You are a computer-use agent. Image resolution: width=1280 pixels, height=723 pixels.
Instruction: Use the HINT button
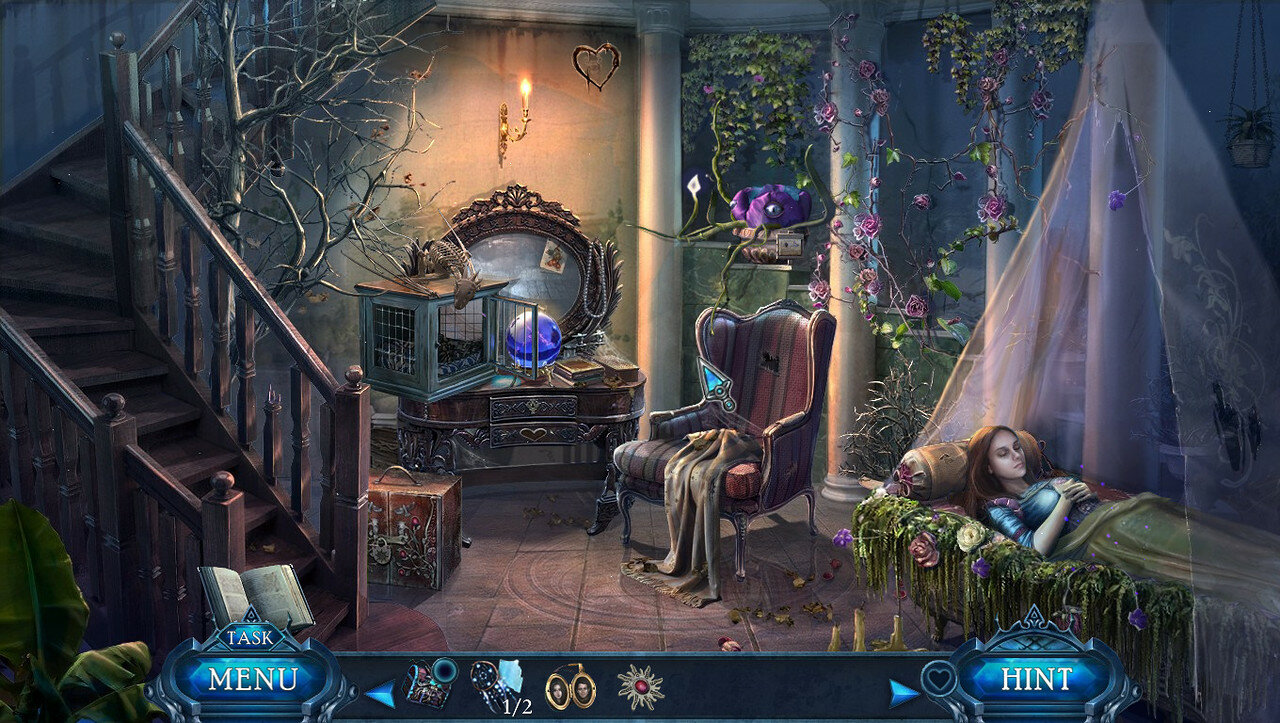[1036, 680]
